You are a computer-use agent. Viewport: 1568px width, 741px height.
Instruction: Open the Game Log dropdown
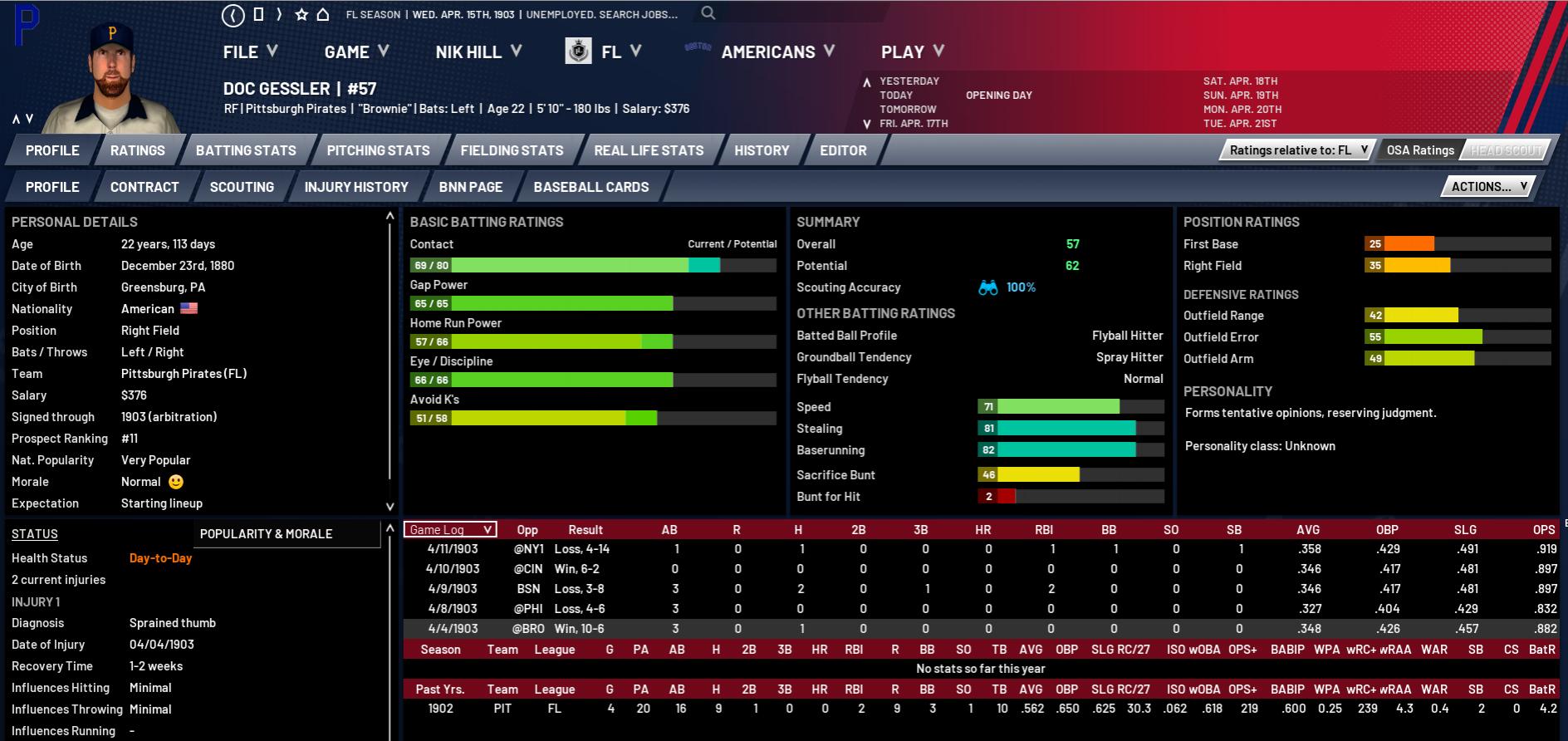tap(450, 530)
